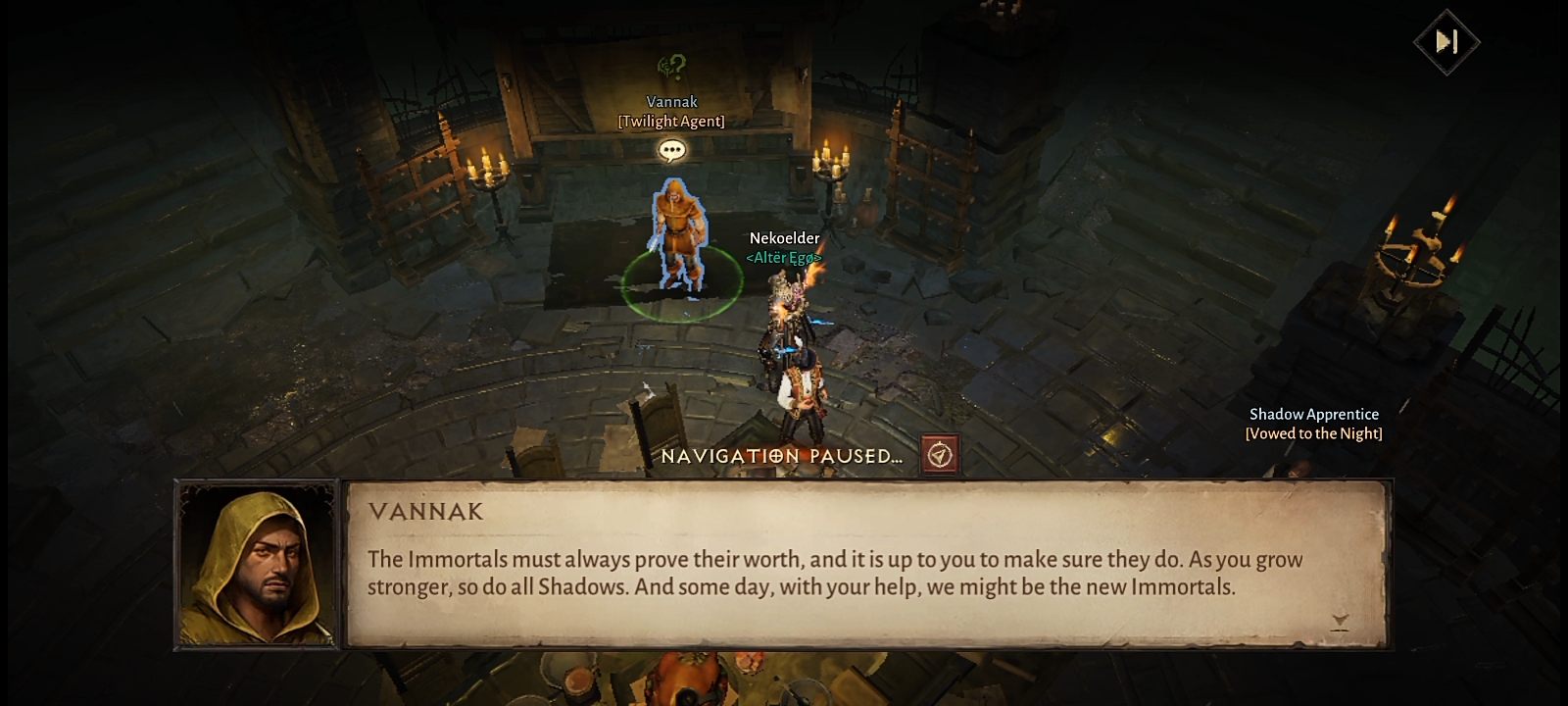Tap the speech bubble above Vannak

tap(671, 151)
